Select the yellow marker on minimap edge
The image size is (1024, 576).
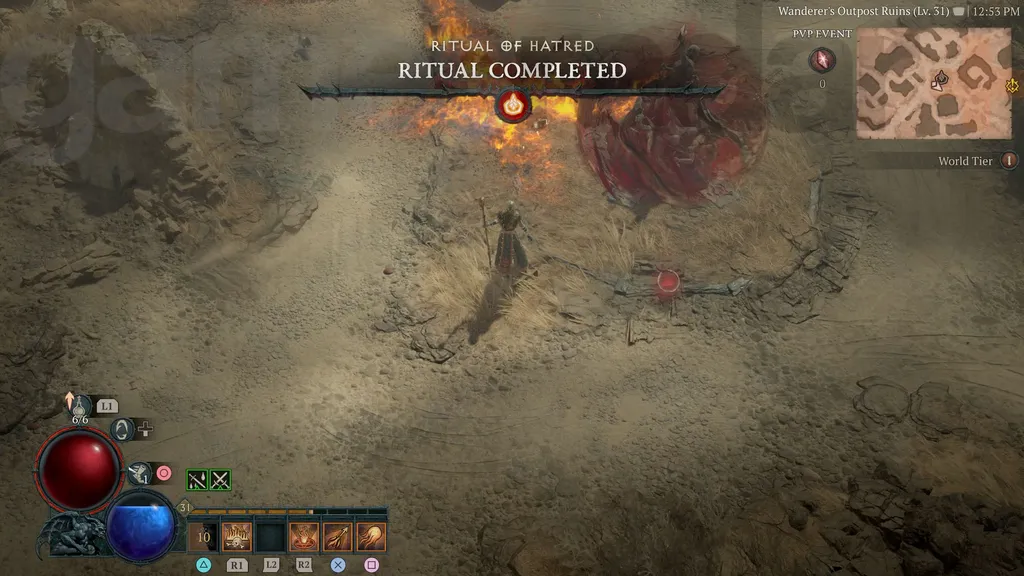click(1011, 86)
